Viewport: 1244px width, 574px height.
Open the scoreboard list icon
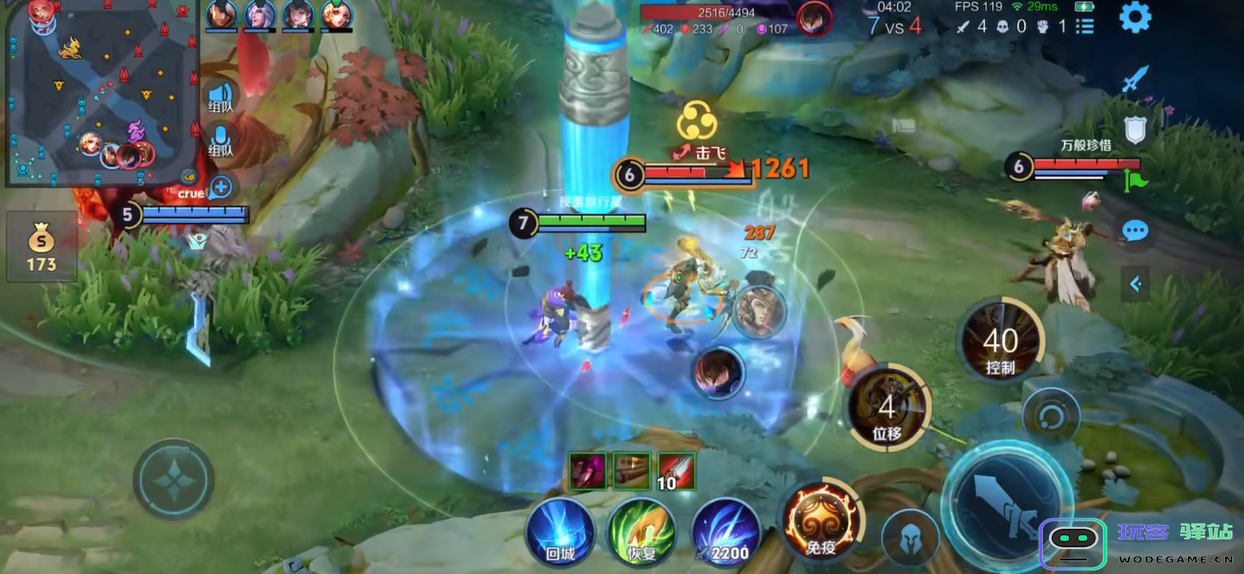point(1085,27)
